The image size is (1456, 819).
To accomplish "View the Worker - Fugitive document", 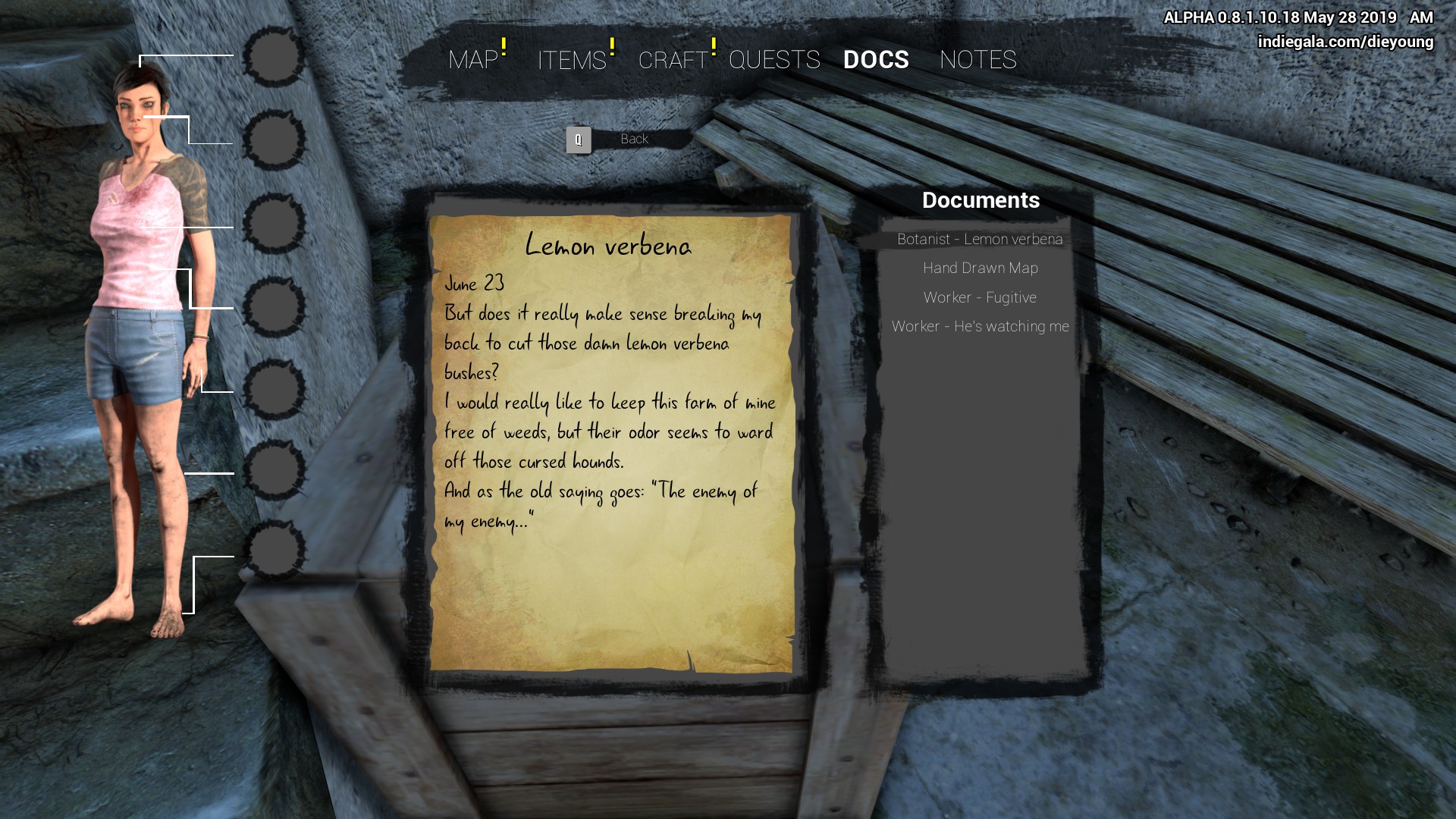I will (980, 298).
